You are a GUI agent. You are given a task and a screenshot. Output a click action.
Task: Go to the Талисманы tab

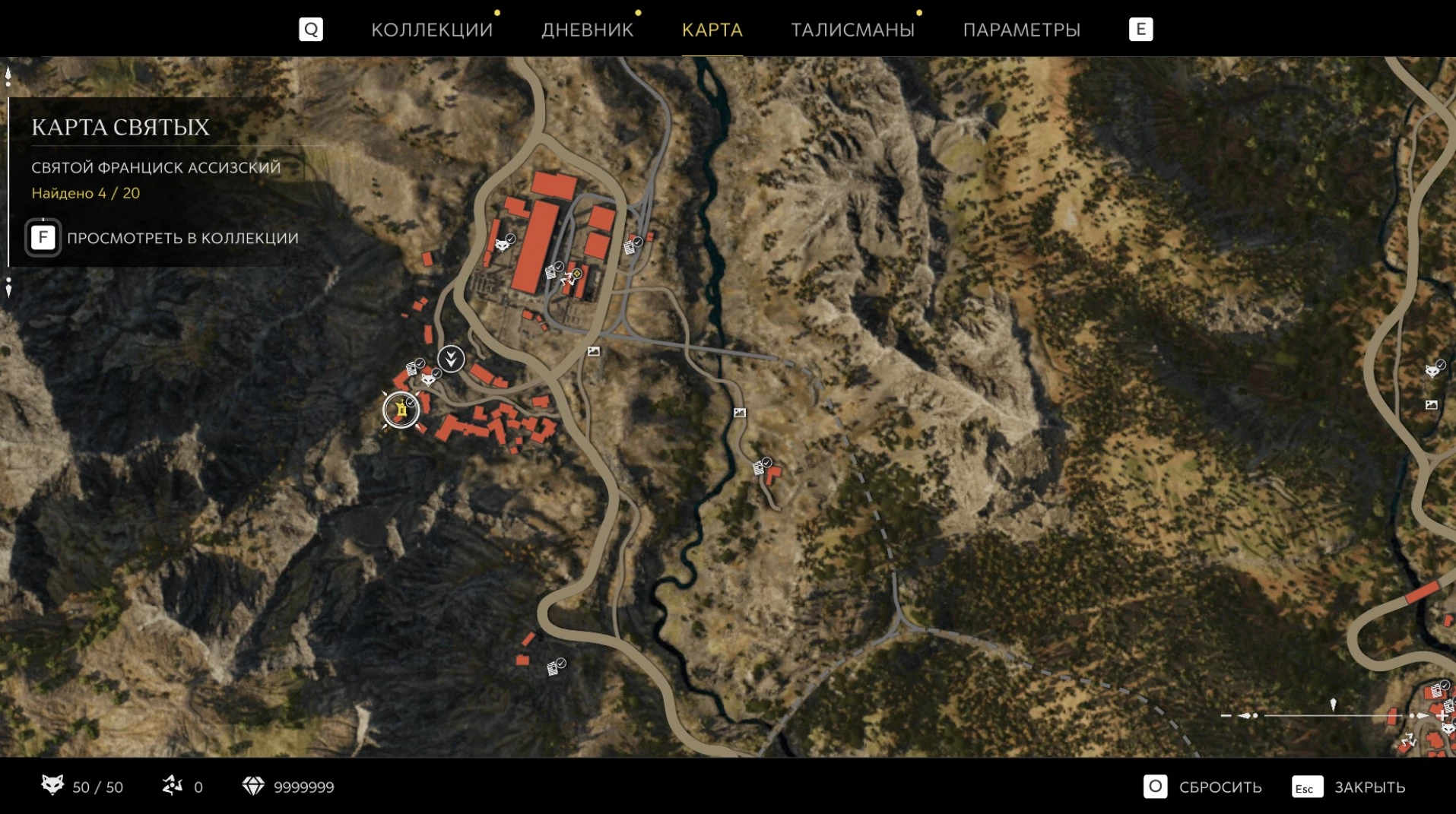[852, 30]
